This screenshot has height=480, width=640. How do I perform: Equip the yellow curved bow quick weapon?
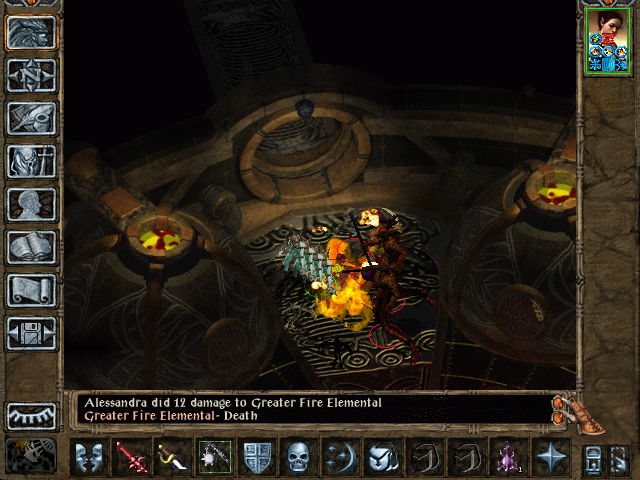[171, 457]
